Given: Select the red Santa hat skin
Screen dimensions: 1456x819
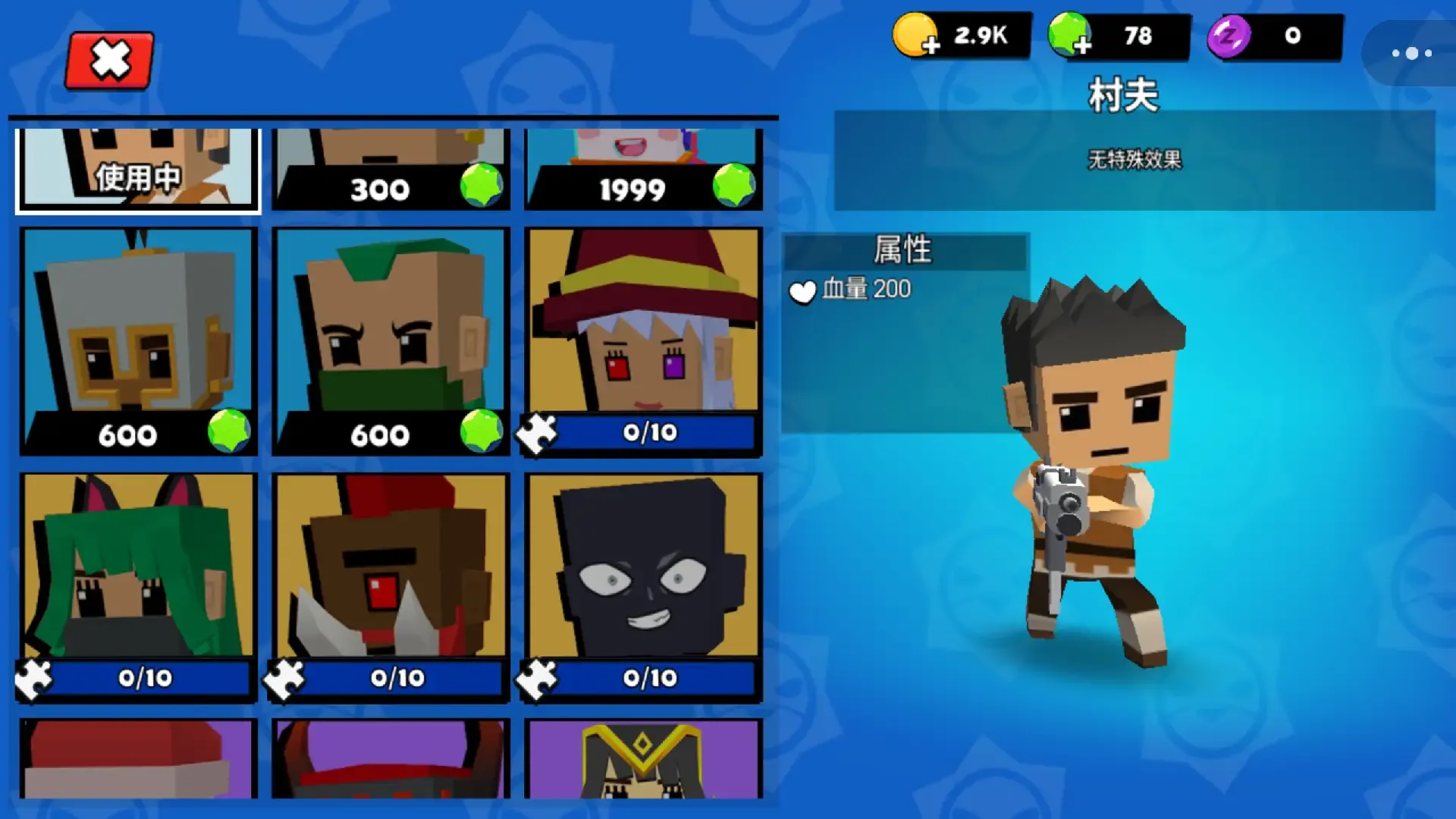Looking at the screenshot, I should click(138, 758).
